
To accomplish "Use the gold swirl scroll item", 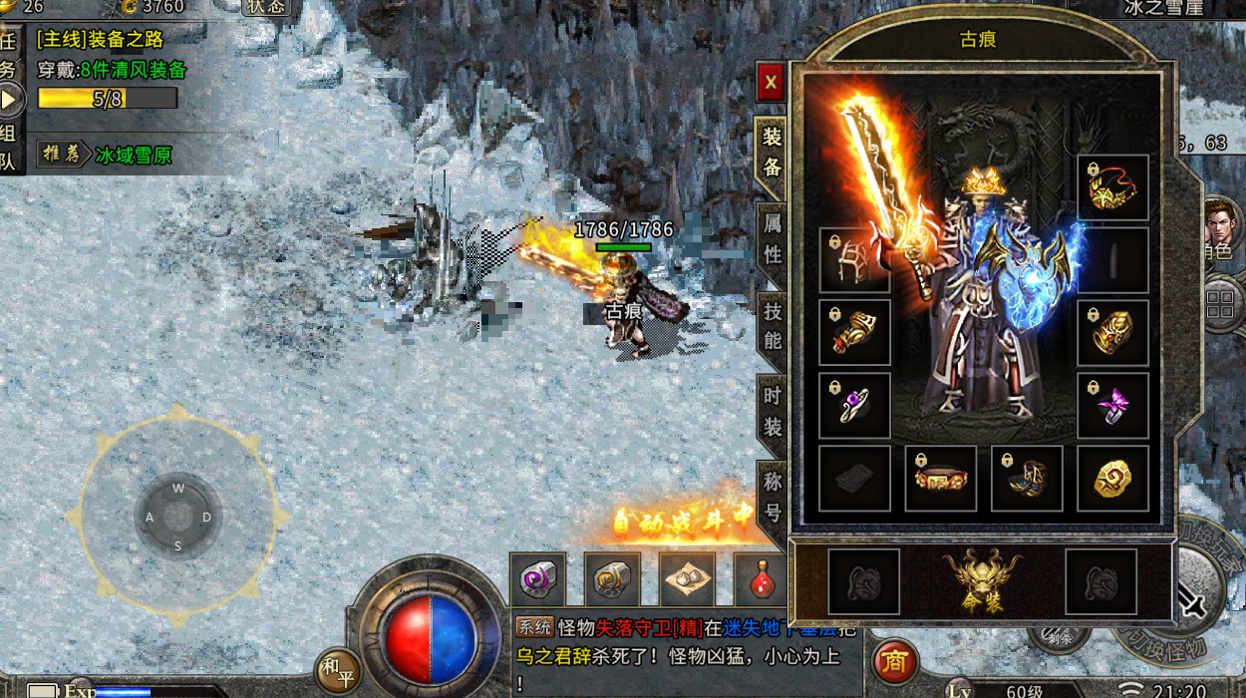I will [x=612, y=579].
